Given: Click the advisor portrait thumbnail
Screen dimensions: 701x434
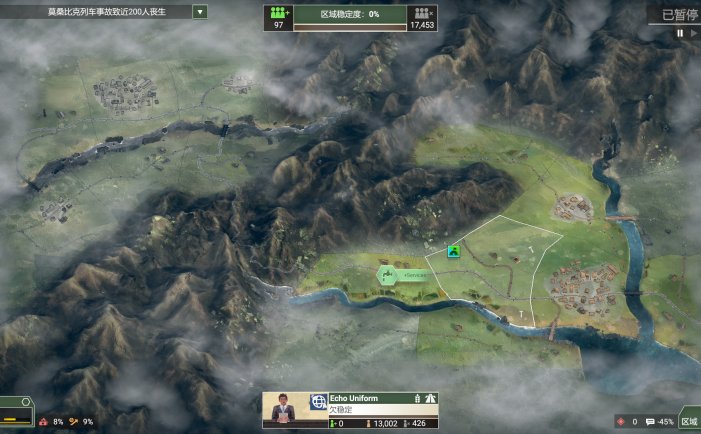Looking at the screenshot, I should click(285, 410).
